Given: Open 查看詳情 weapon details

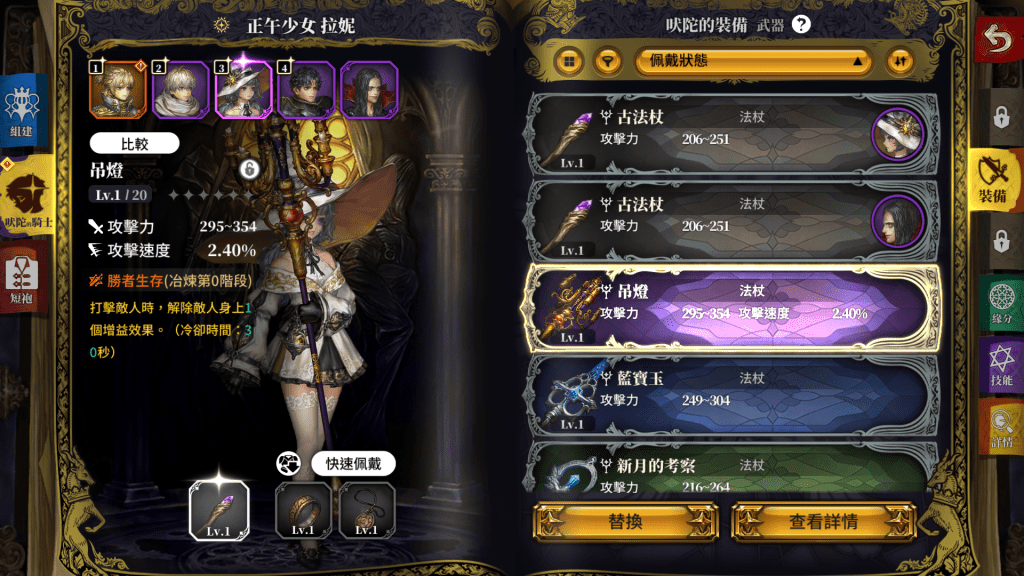Looking at the screenshot, I should [823, 522].
